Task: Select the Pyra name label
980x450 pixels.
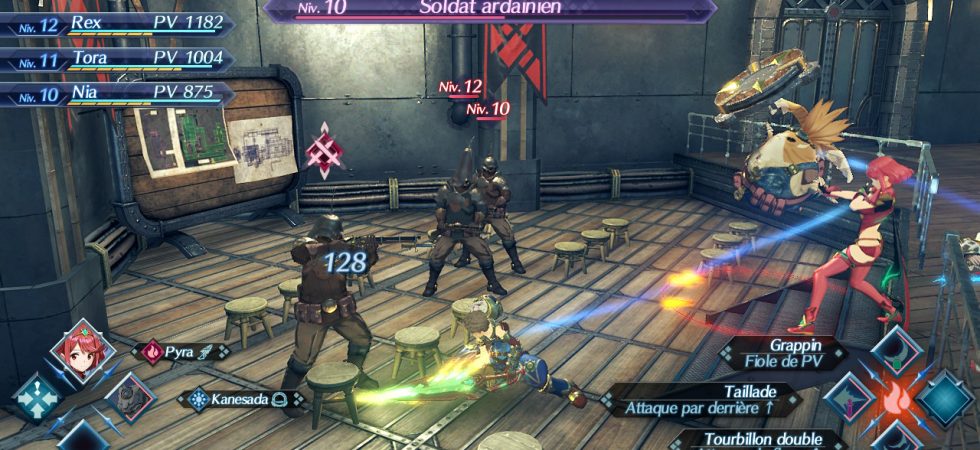Action: coord(182,352)
